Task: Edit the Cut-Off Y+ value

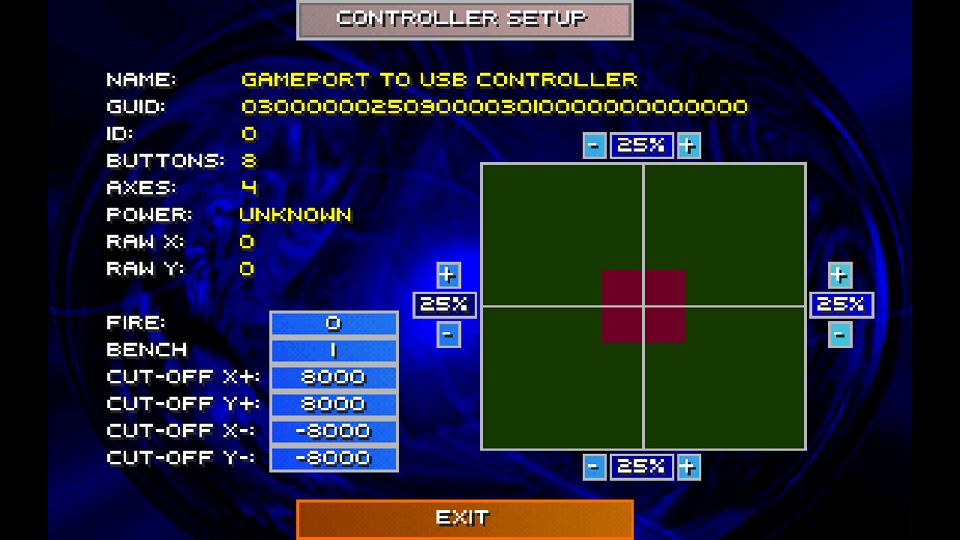Action: [334, 405]
